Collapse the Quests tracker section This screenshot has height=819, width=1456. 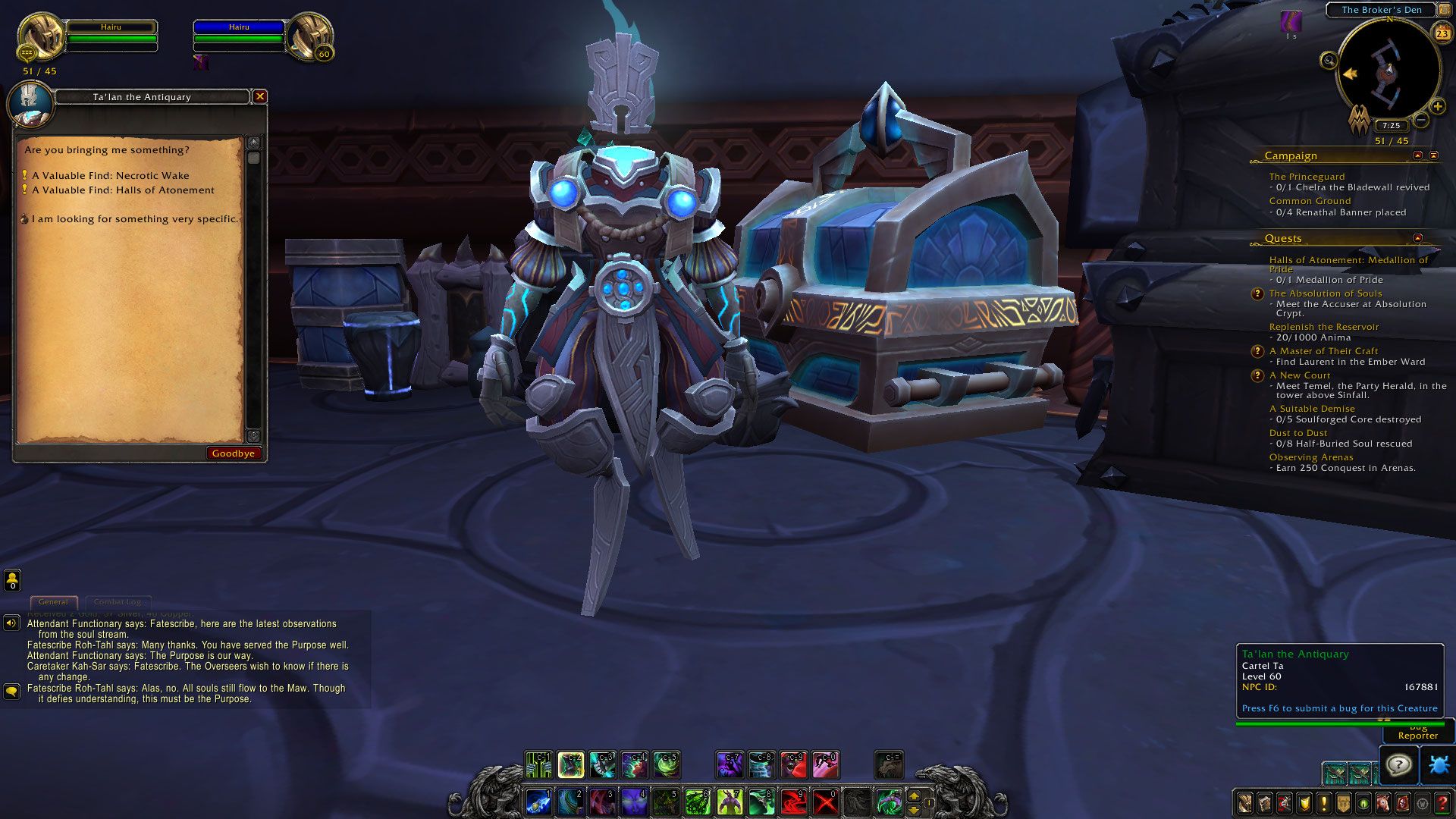[1417, 238]
